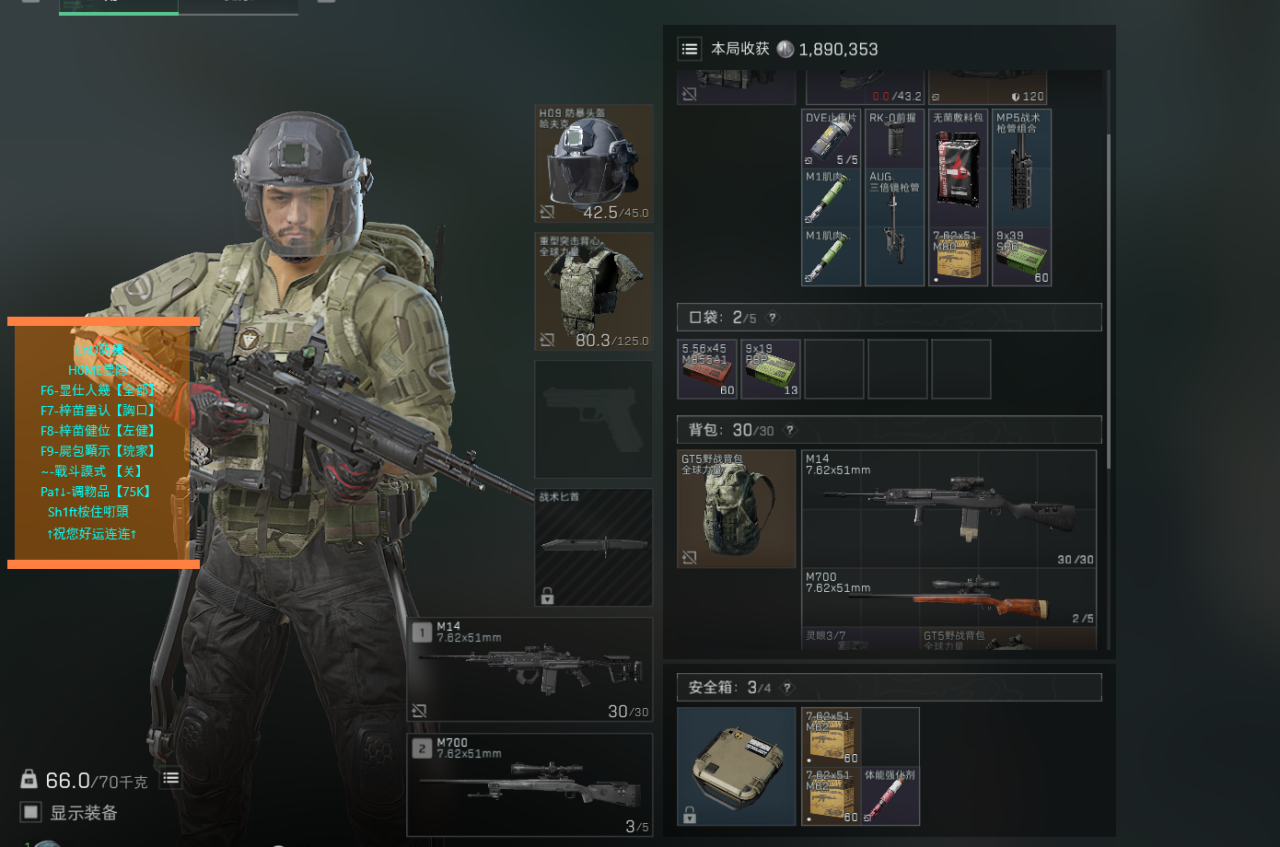Click the help icon next to 背包
This screenshot has height=847, width=1280.
[x=790, y=430]
